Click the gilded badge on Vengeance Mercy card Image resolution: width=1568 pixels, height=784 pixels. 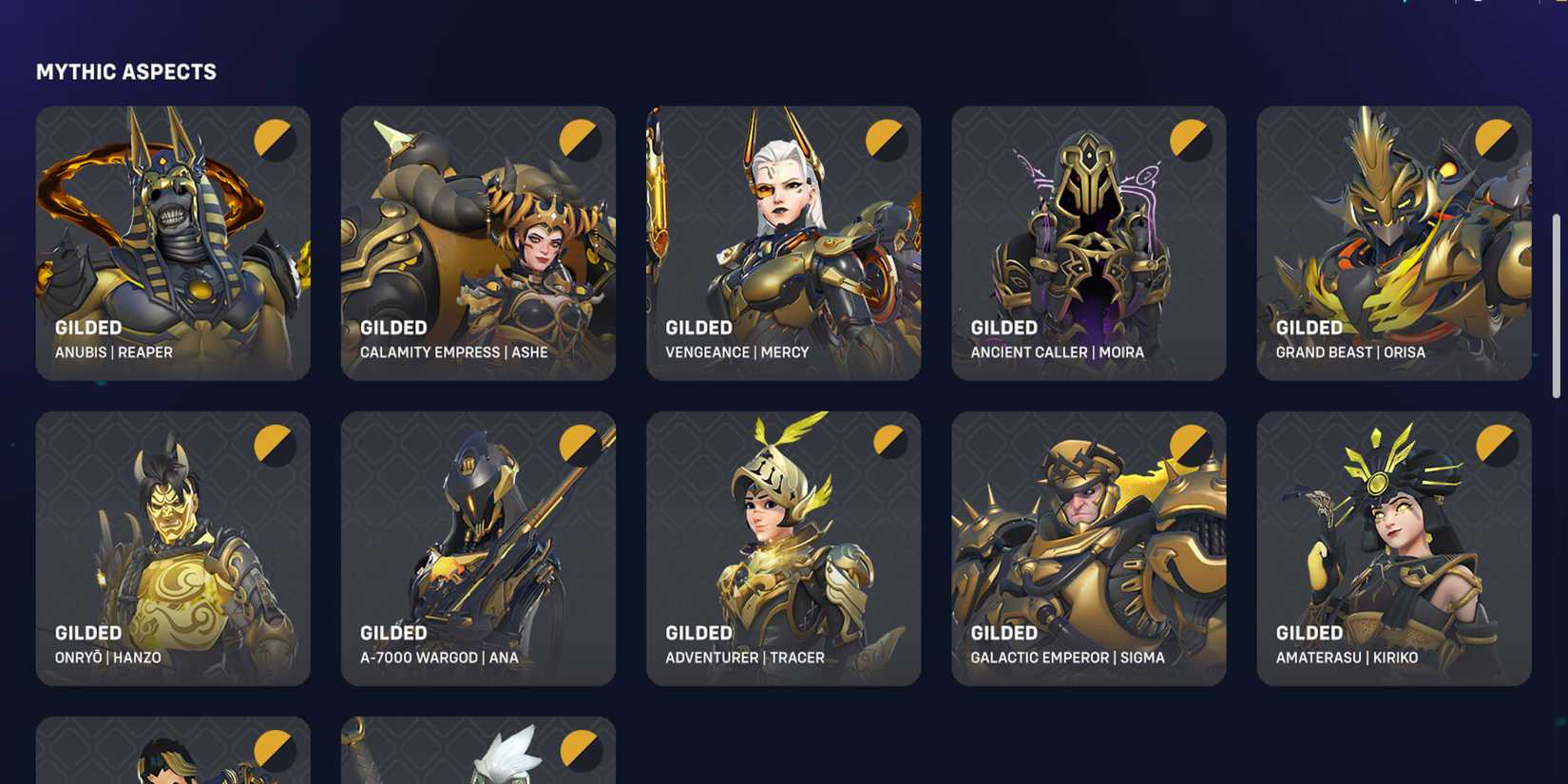tap(886, 139)
